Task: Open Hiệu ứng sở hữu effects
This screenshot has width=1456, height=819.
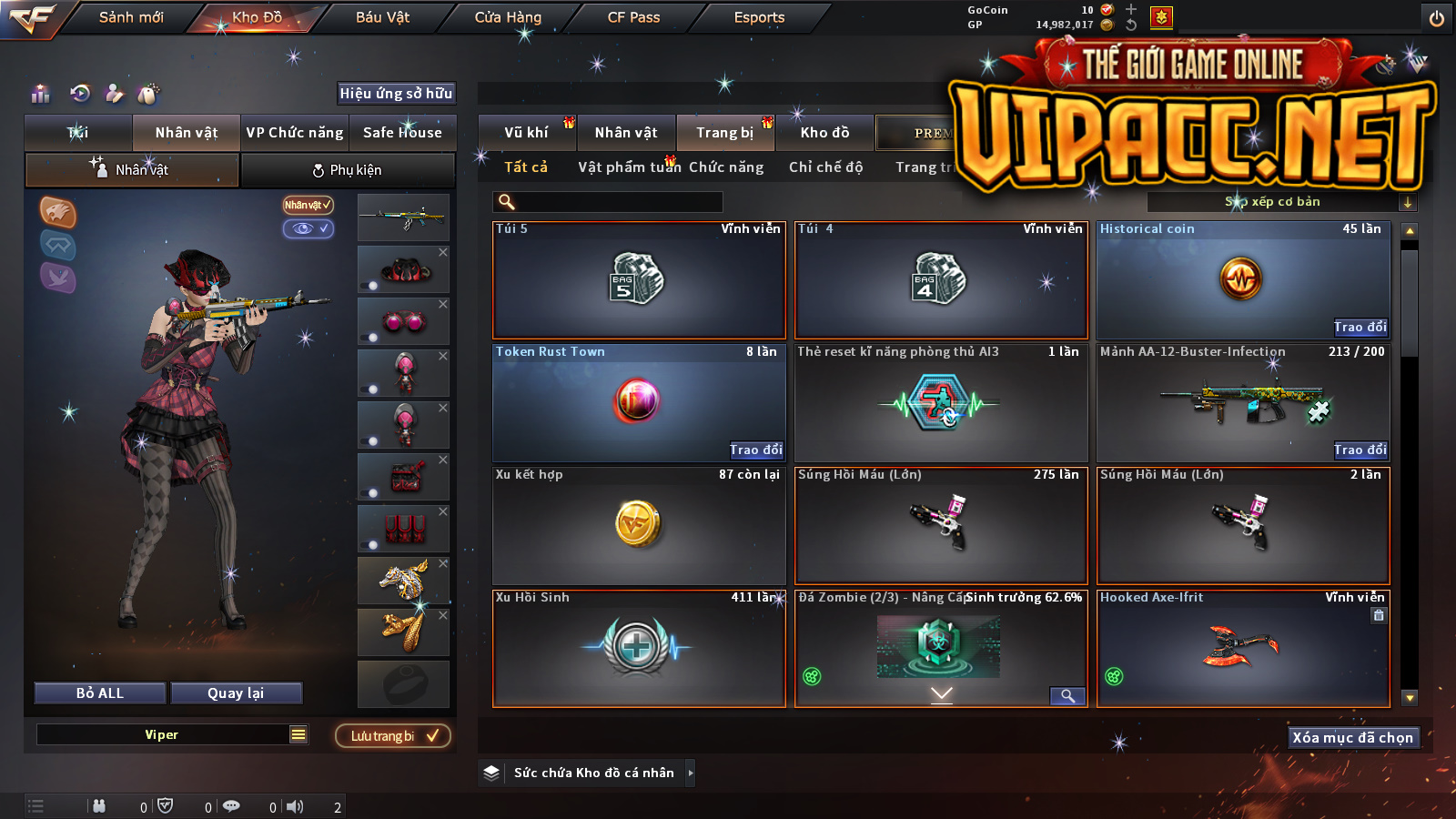Action: click(x=396, y=94)
